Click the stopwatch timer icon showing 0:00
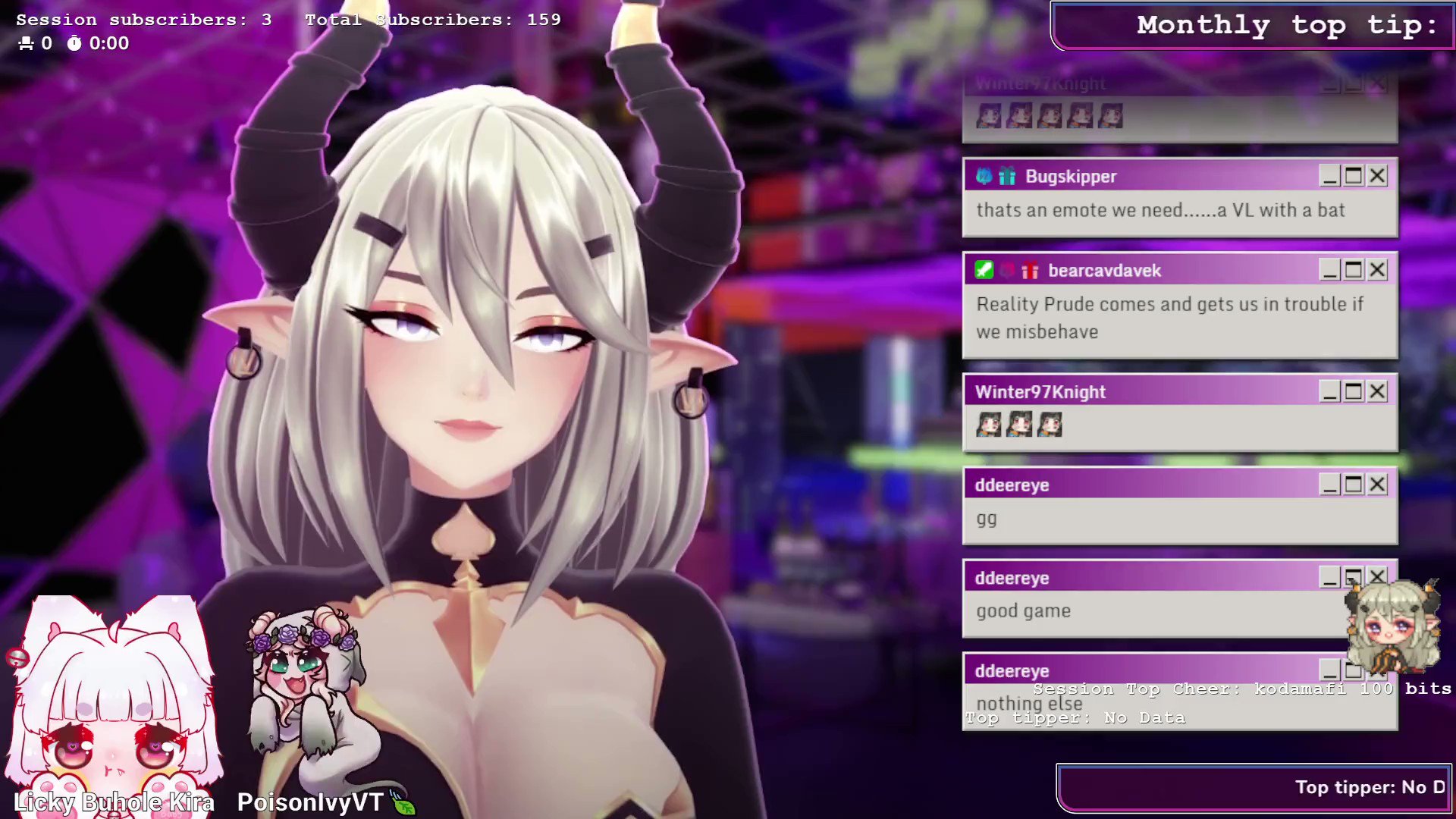The width and height of the screenshot is (1456, 819). 74,43
